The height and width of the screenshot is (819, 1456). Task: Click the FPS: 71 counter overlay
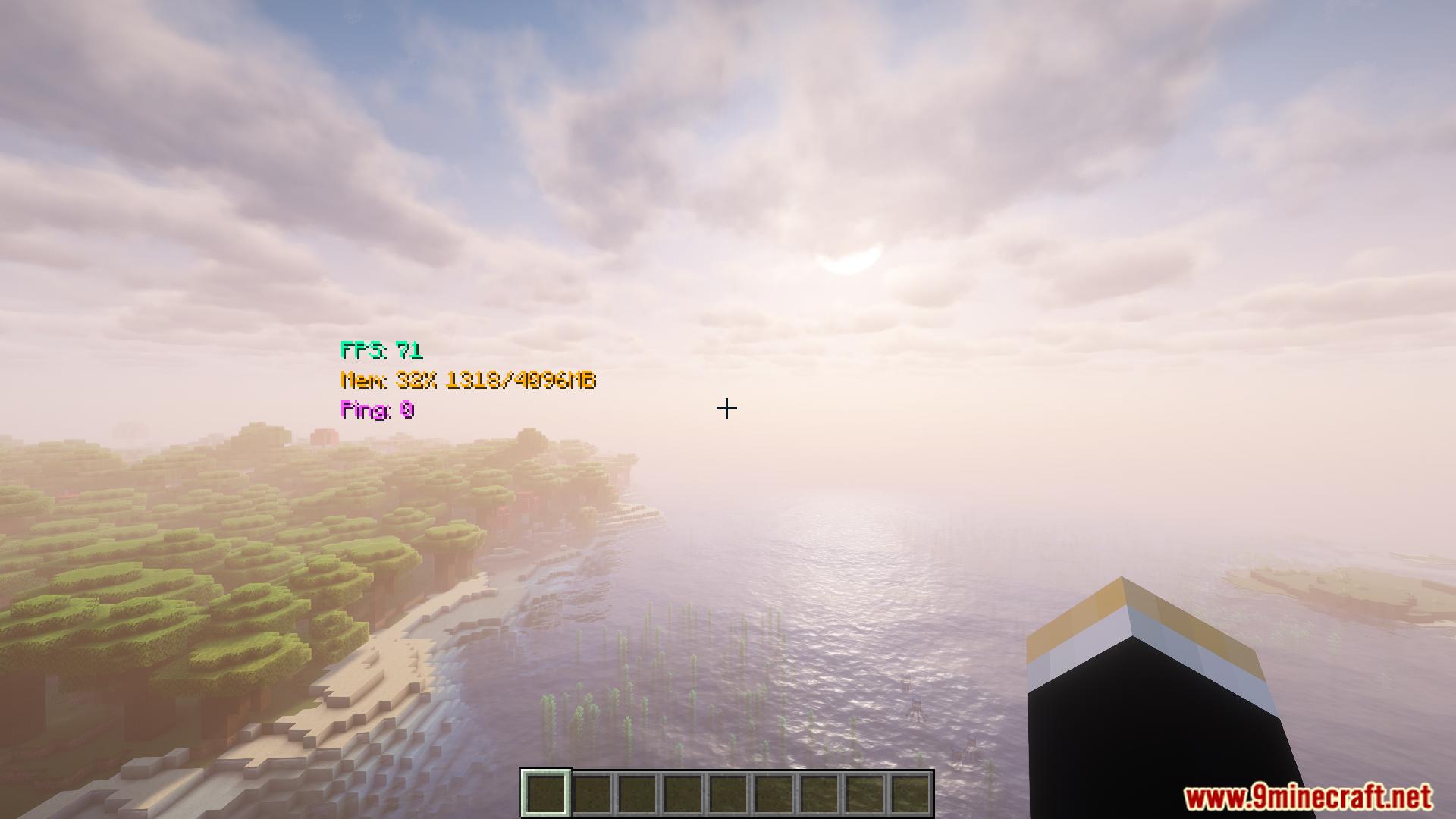point(382,351)
